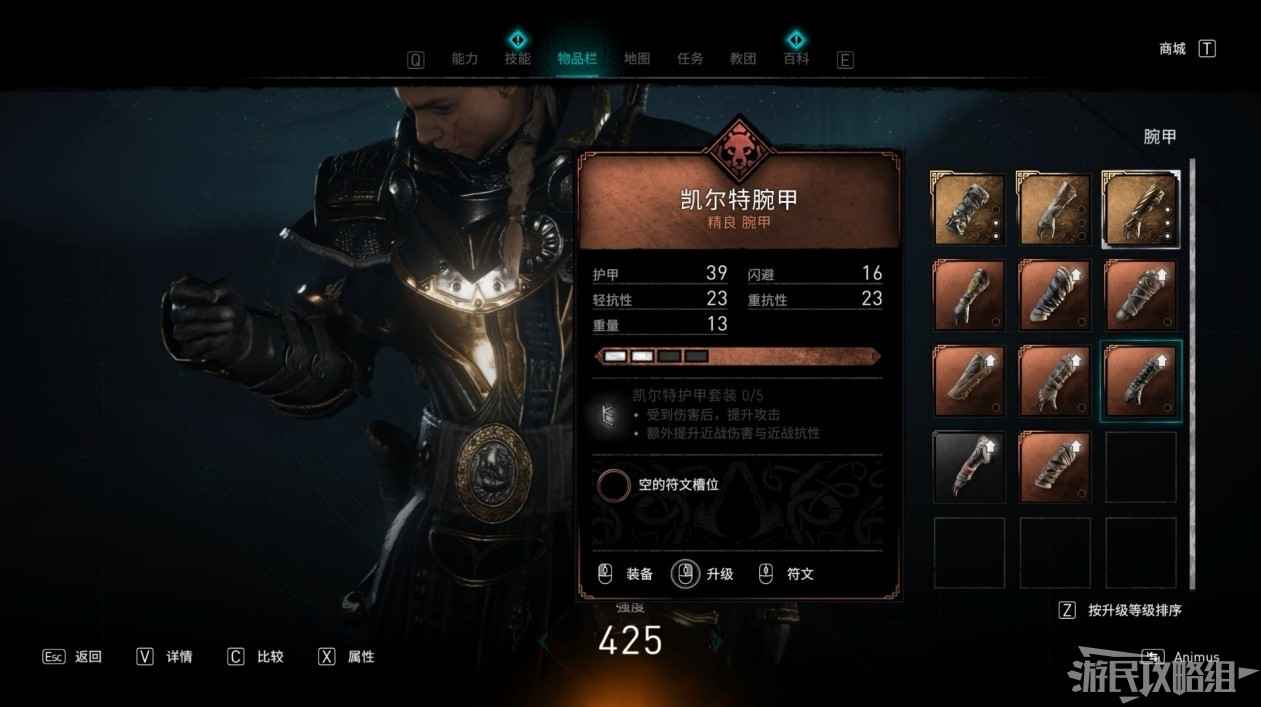
Task: Go to the 地图 (Map) tab
Action: tap(637, 59)
